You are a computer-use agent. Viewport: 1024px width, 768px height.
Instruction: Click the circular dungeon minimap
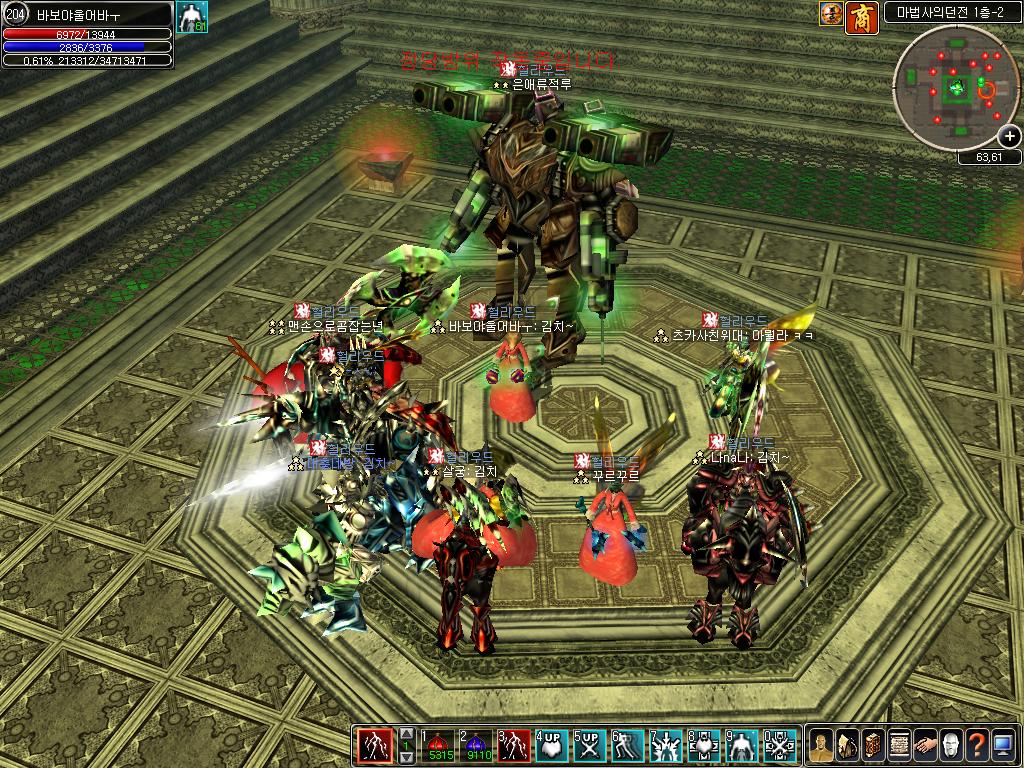tap(957, 88)
